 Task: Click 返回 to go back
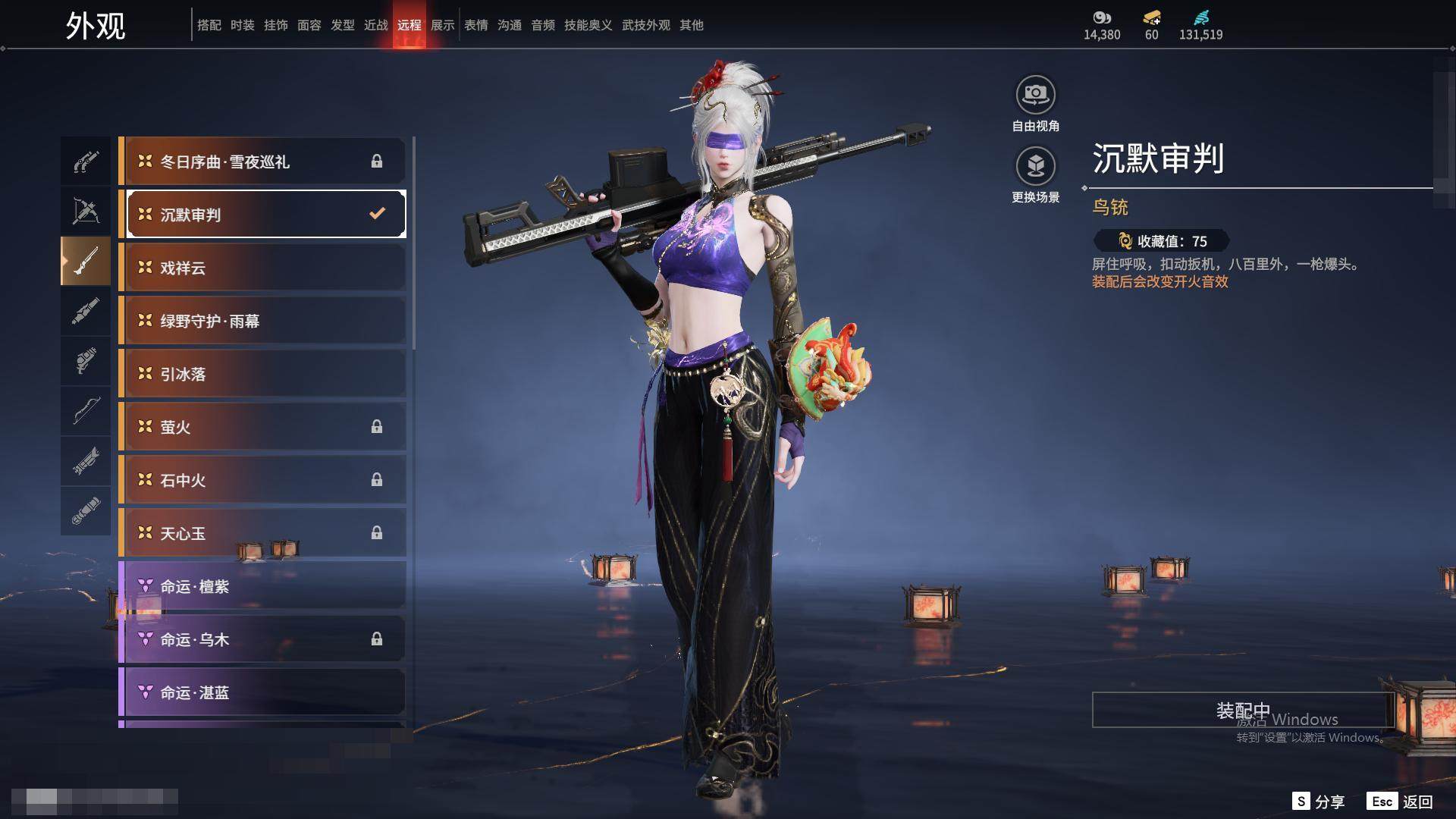point(1400,802)
